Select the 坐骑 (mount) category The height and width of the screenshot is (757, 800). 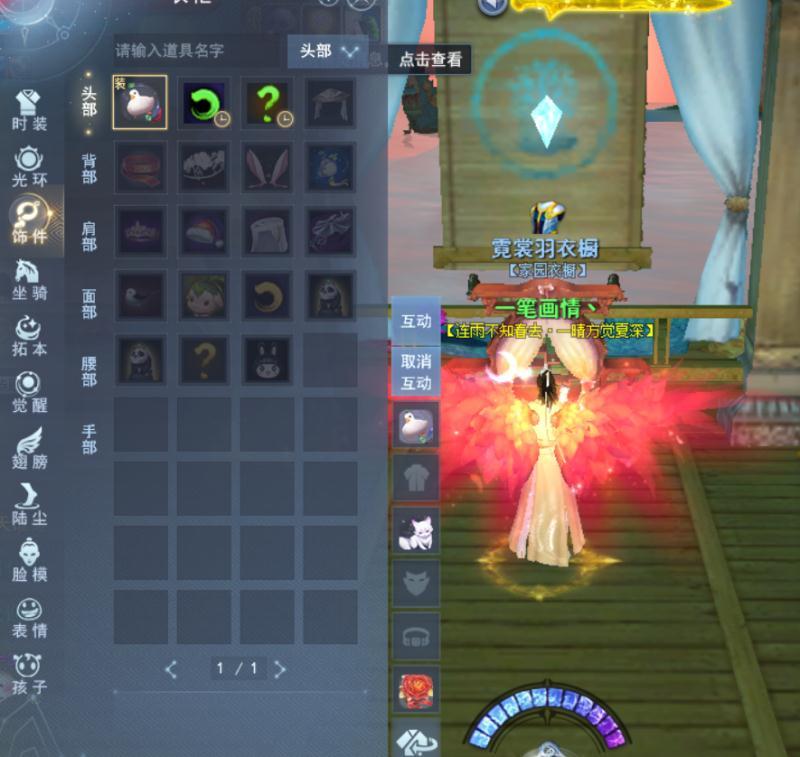(30, 278)
